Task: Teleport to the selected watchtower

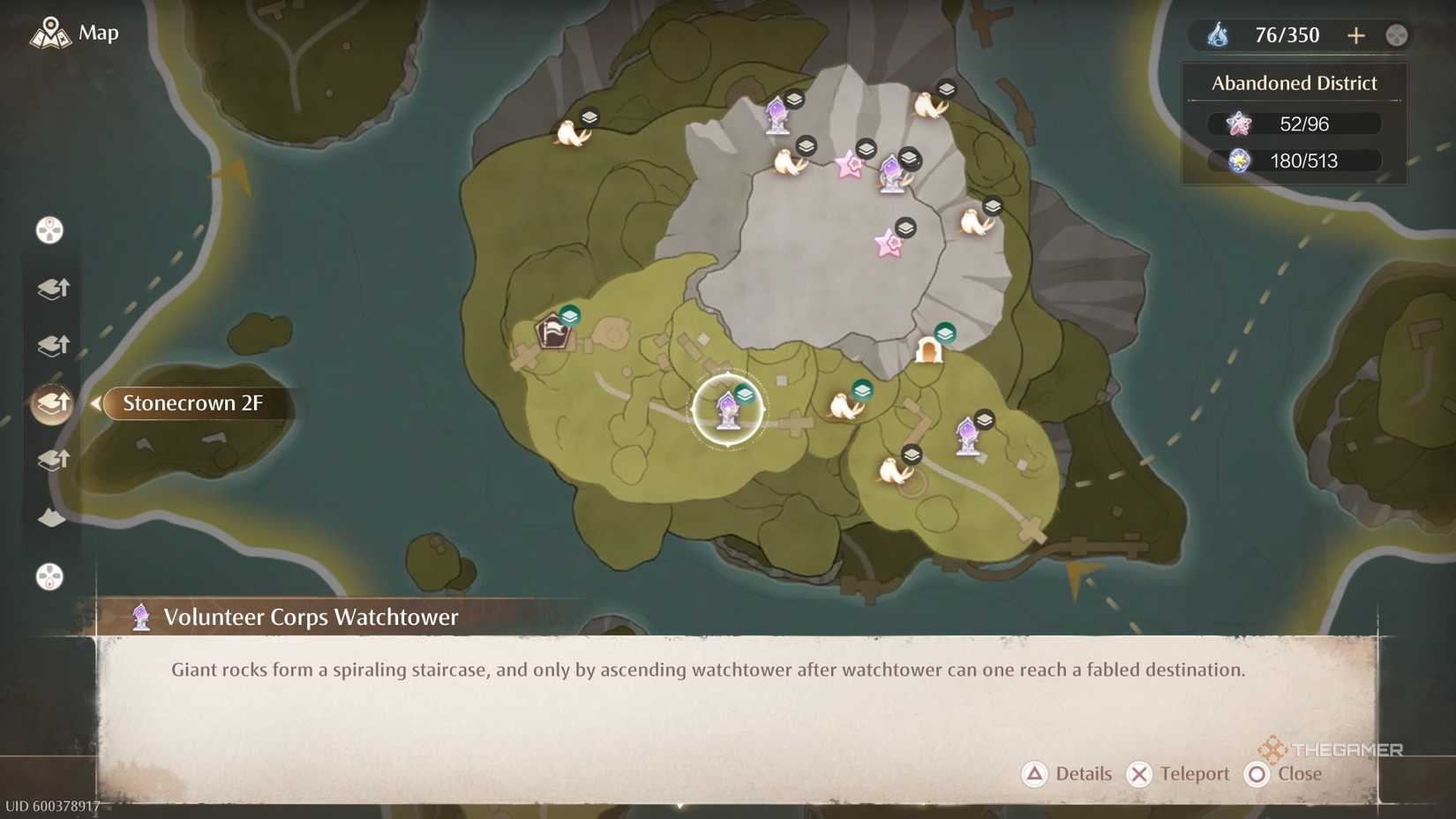Action: [x=1179, y=774]
